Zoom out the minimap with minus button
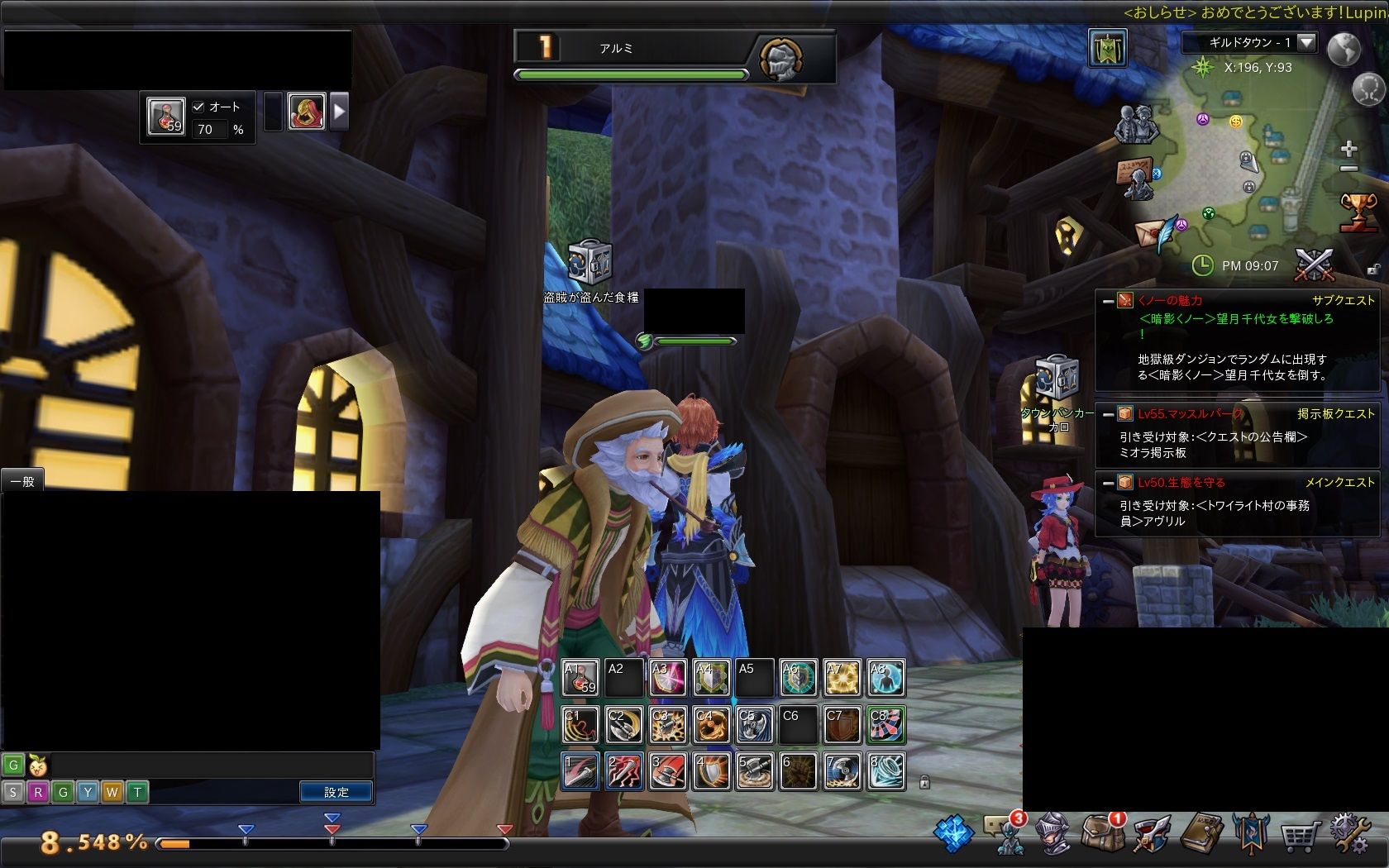Image resolution: width=1389 pixels, height=868 pixels. tap(1348, 169)
